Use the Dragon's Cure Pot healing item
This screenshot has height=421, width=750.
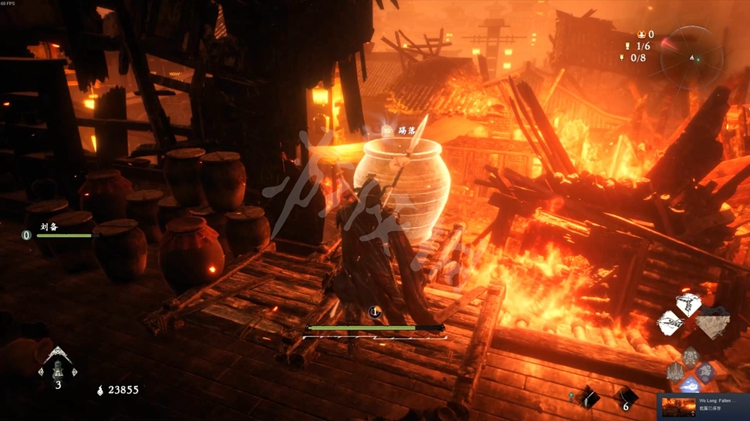pyautogui.click(x=56, y=367)
